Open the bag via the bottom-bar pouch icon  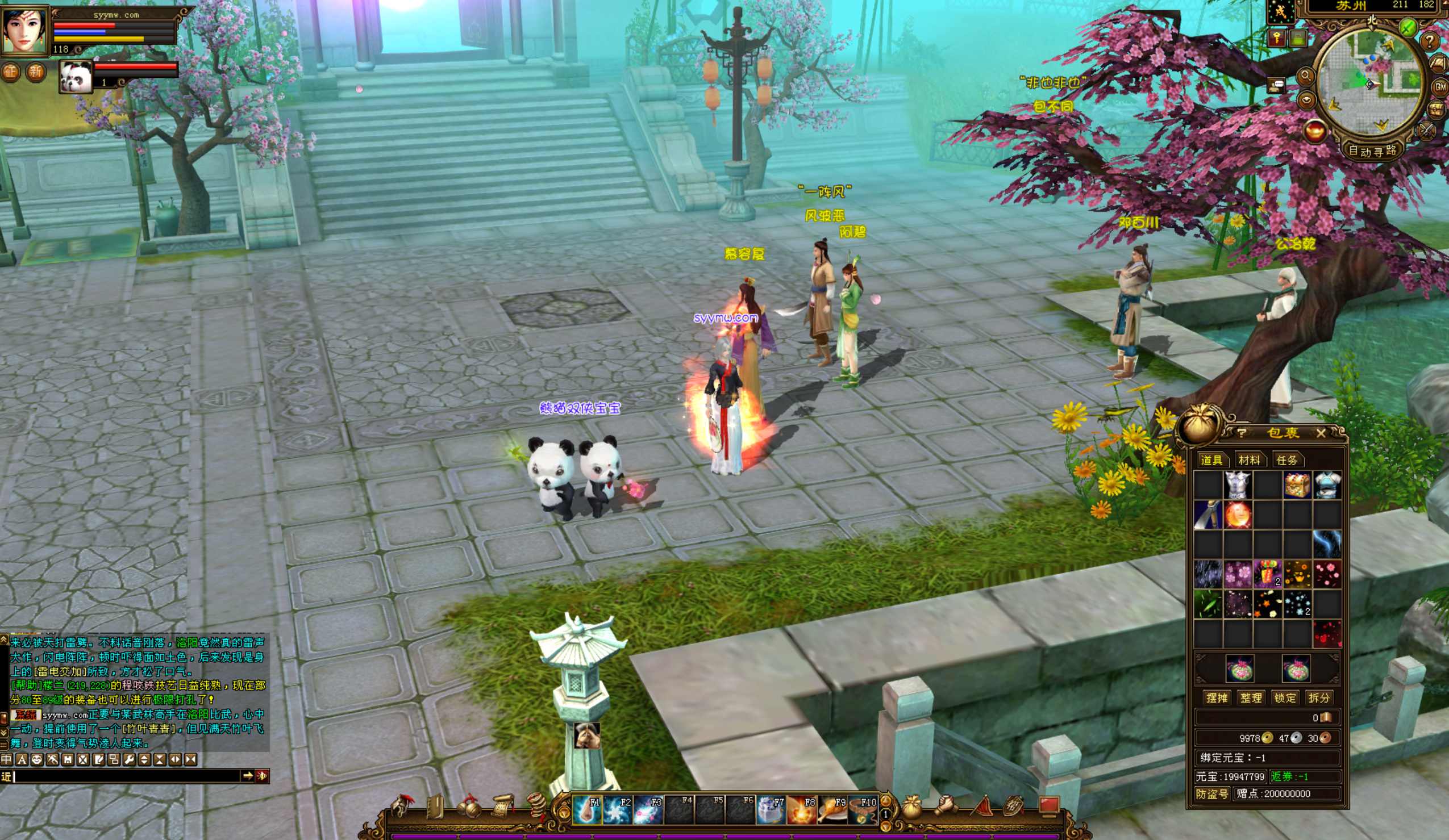911,807
